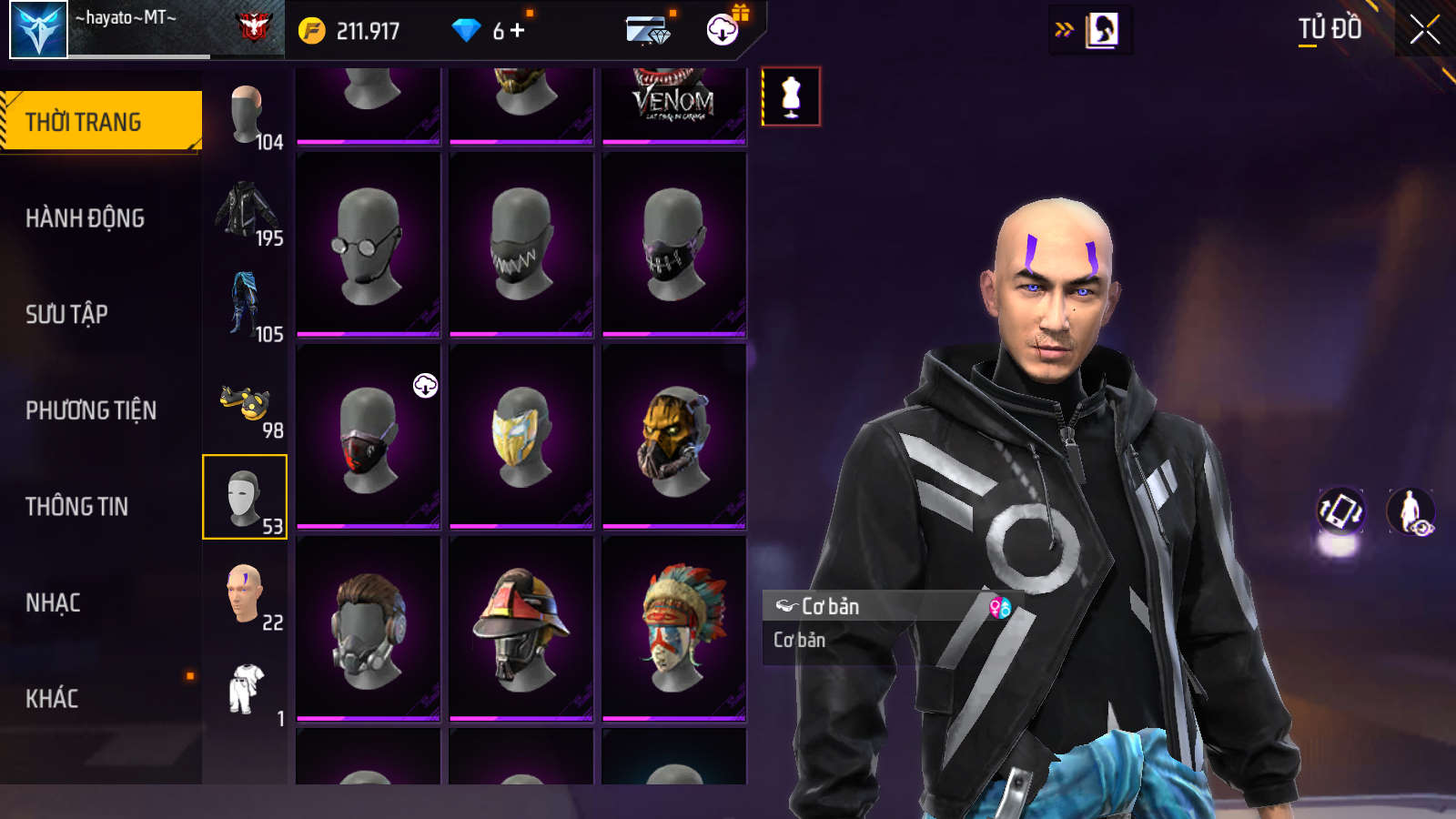Select the Phương Tiện vehicles tab
Screen dimensions: 1456x819
pos(91,410)
